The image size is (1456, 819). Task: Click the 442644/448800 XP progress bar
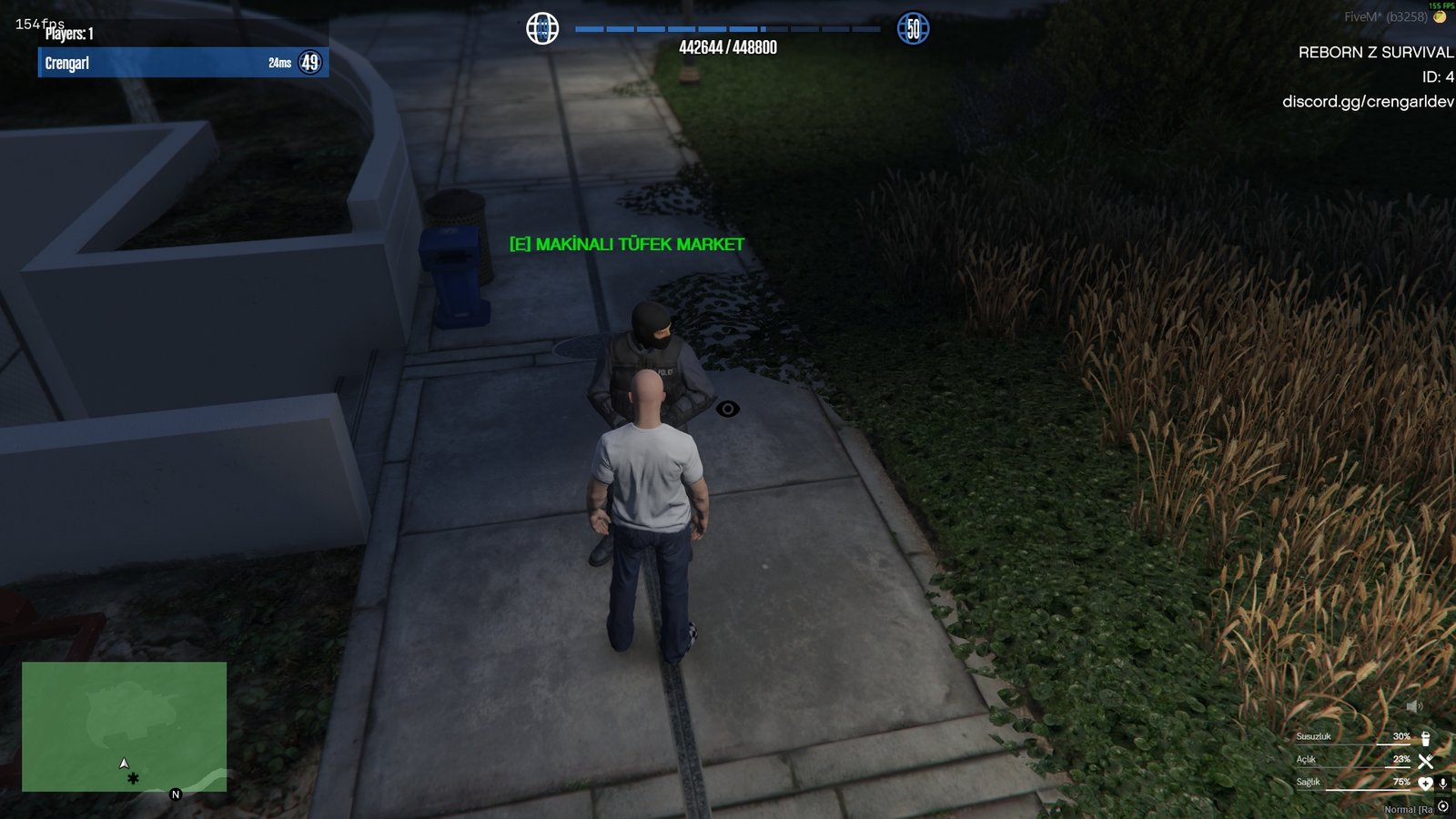coord(728,28)
